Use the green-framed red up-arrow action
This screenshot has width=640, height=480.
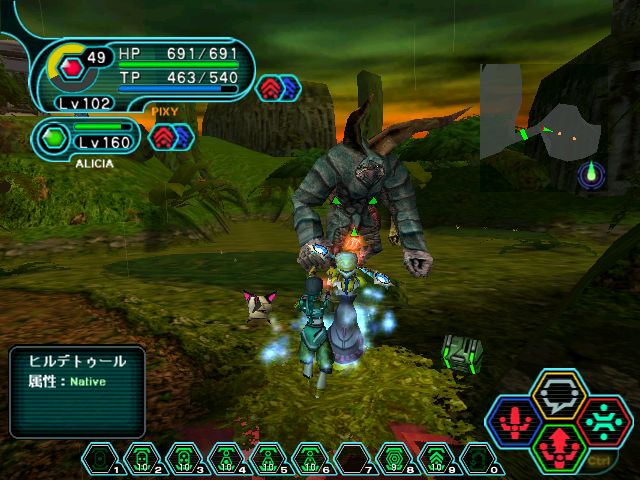[560, 447]
